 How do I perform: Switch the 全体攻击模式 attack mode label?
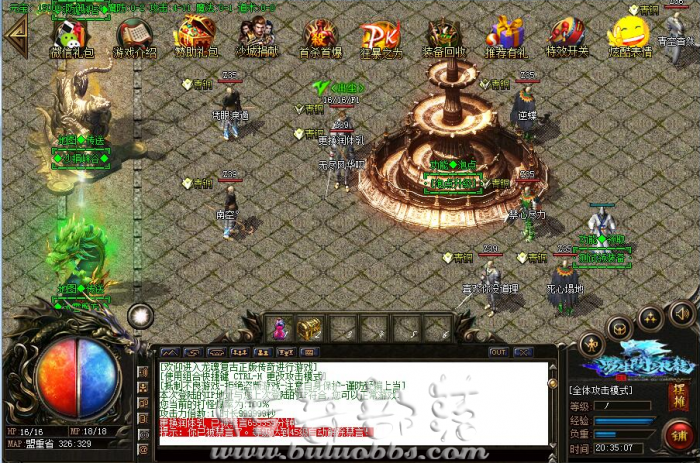(606, 387)
